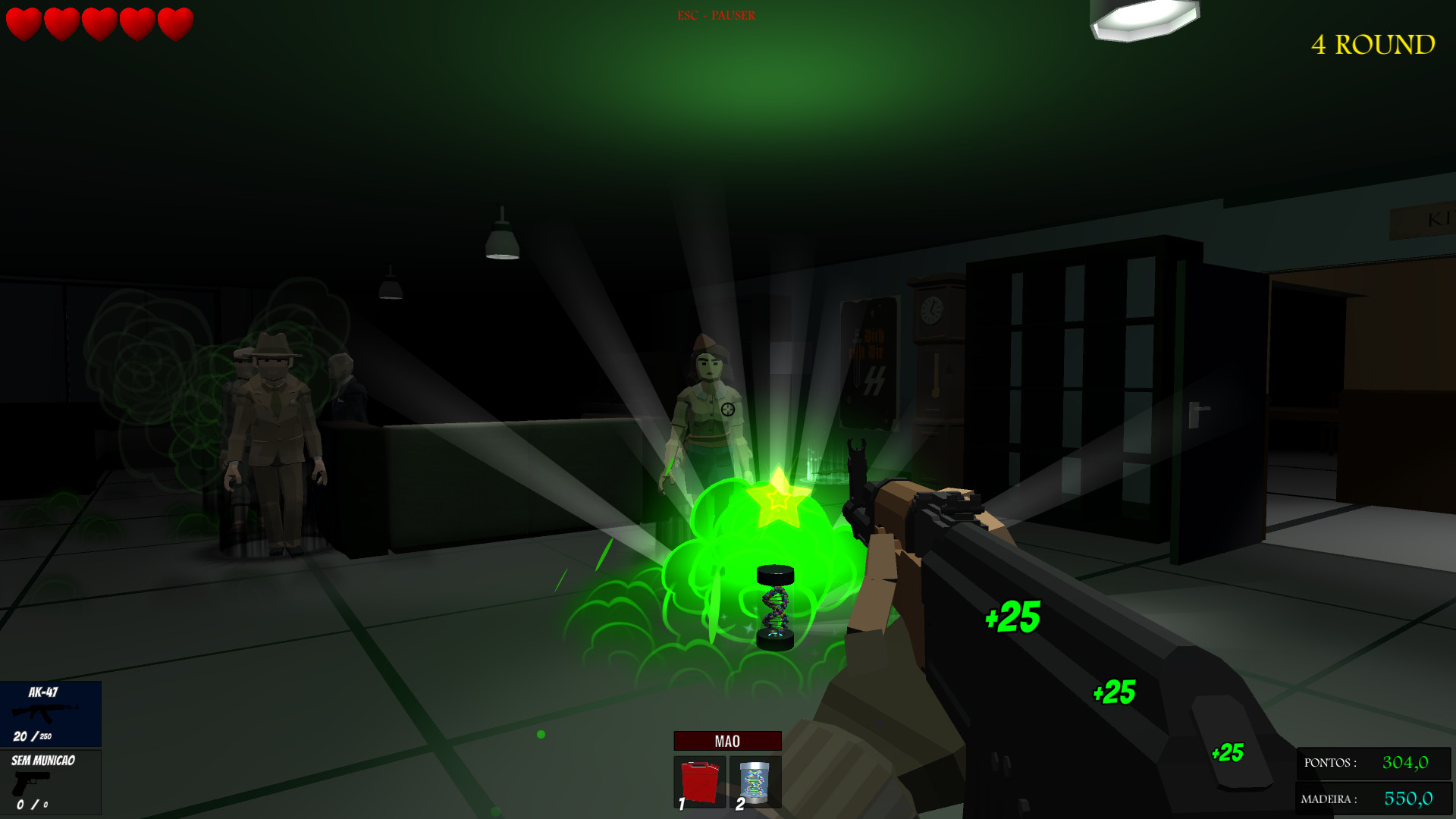Toggle the MAO equipped-item banner

pyautogui.click(x=726, y=739)
